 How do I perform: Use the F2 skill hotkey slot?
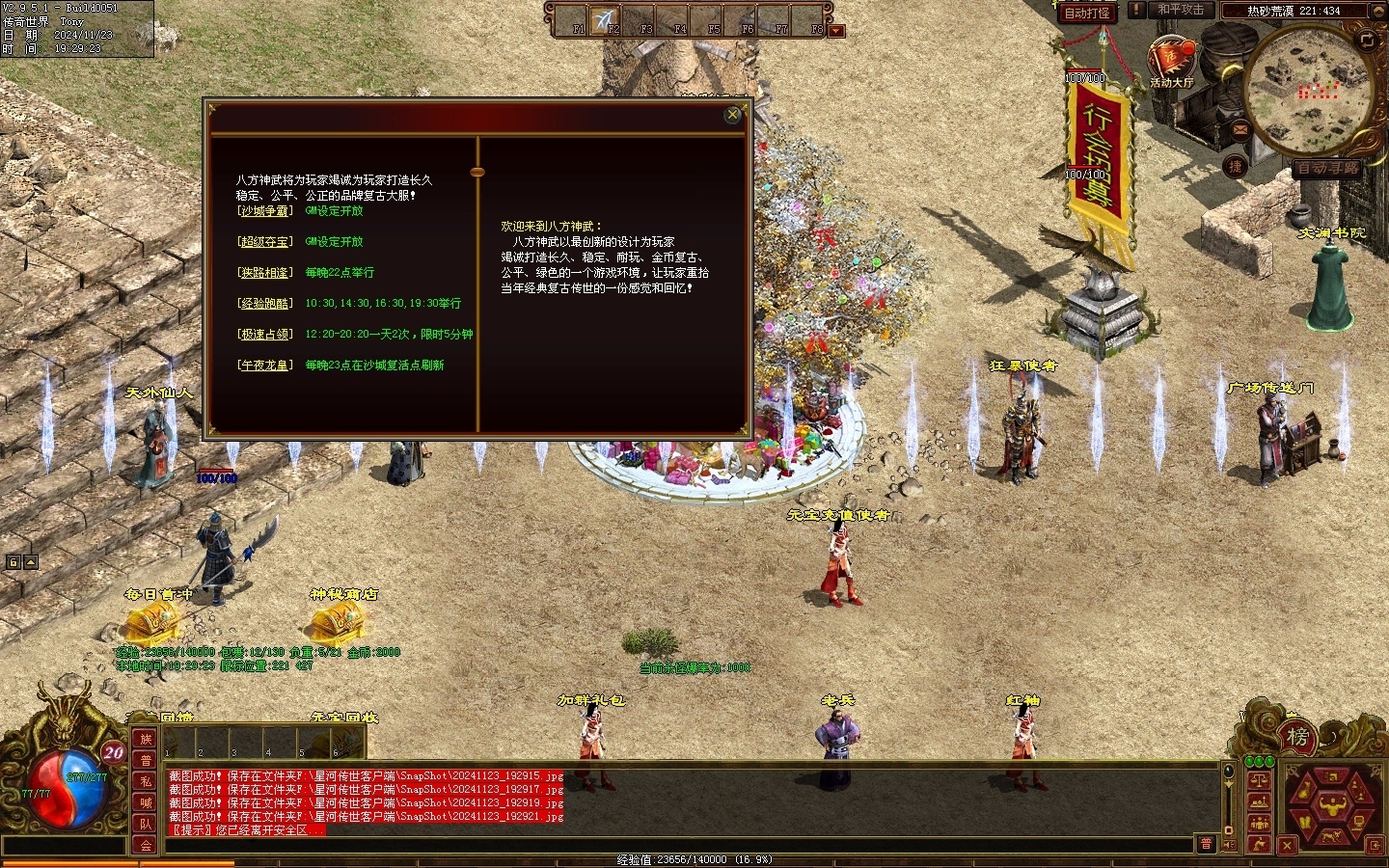pos(606,20)
